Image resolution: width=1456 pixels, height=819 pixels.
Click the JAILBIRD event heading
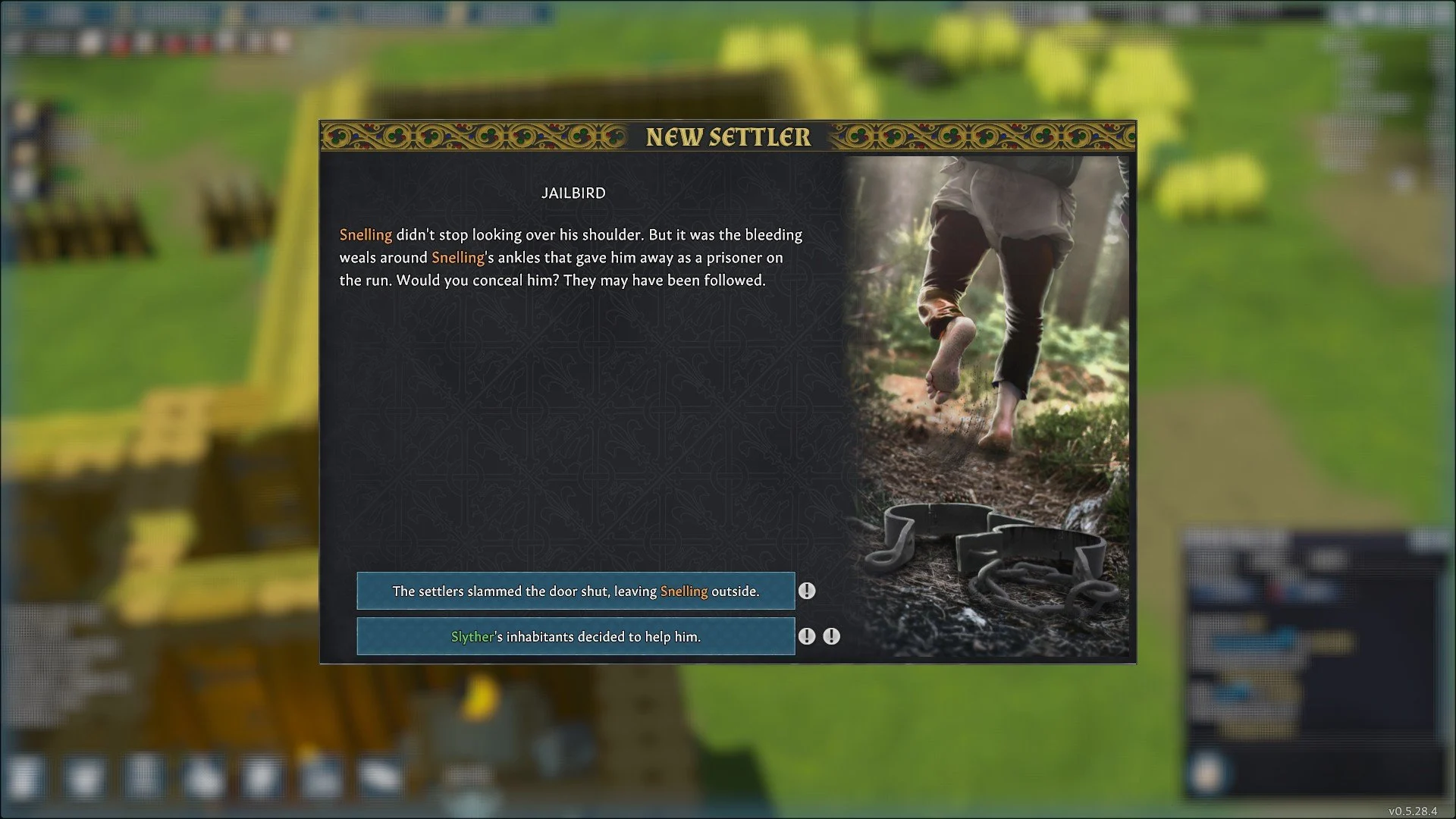(x=574, y=193)
